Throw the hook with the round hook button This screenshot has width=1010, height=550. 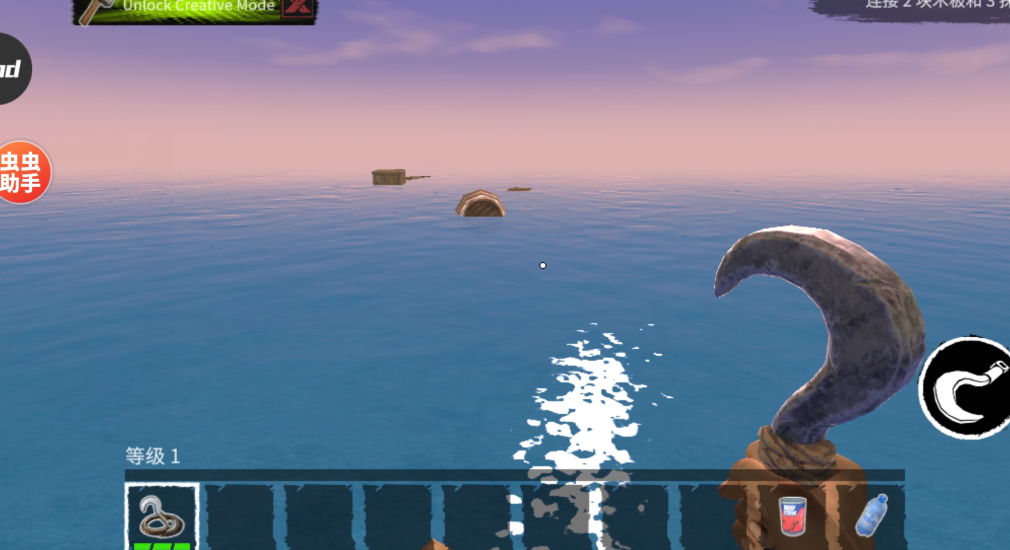966,387
